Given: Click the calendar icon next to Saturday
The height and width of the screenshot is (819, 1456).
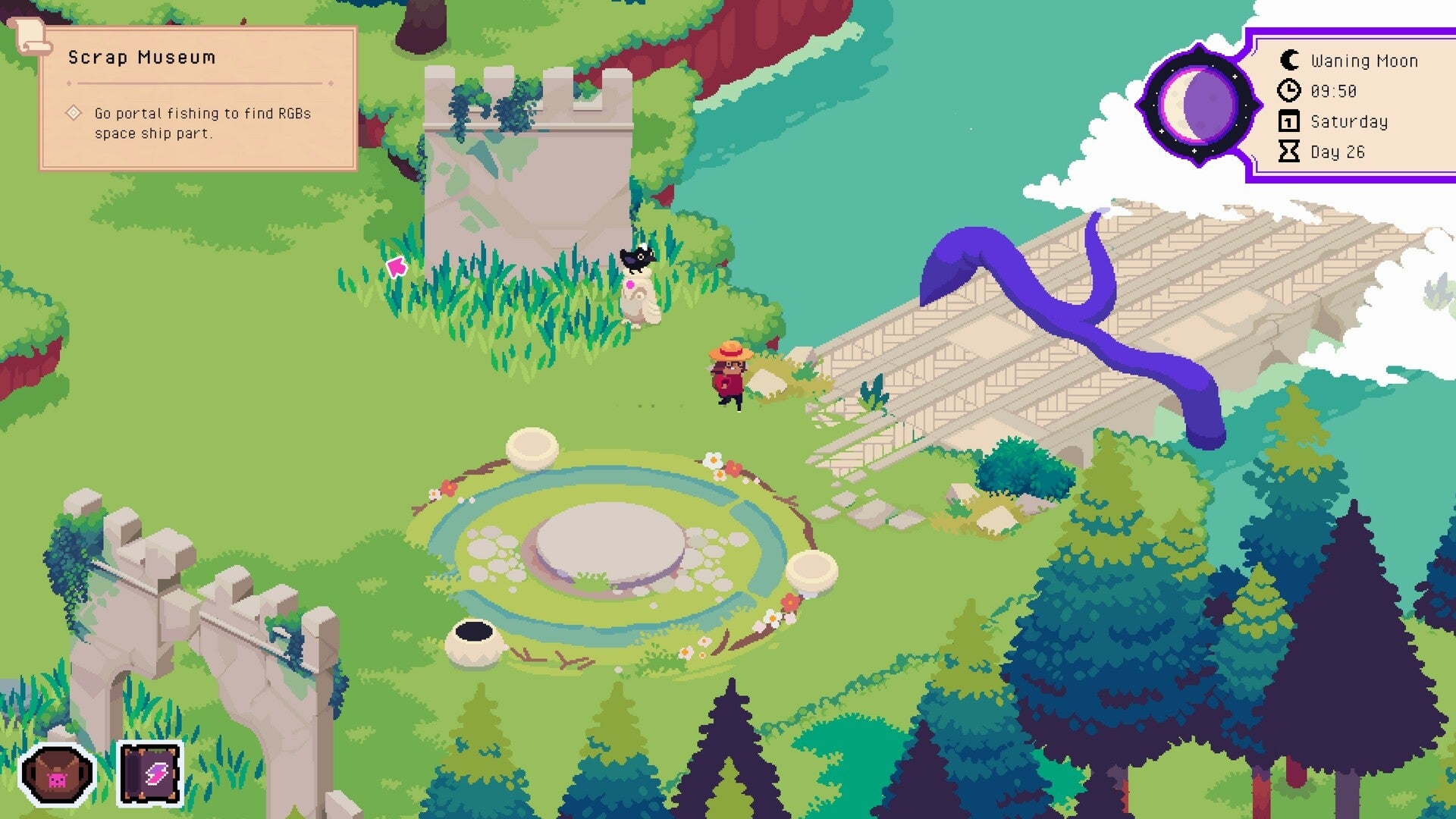Looking at the screenshot, I should coord(1289,121).
